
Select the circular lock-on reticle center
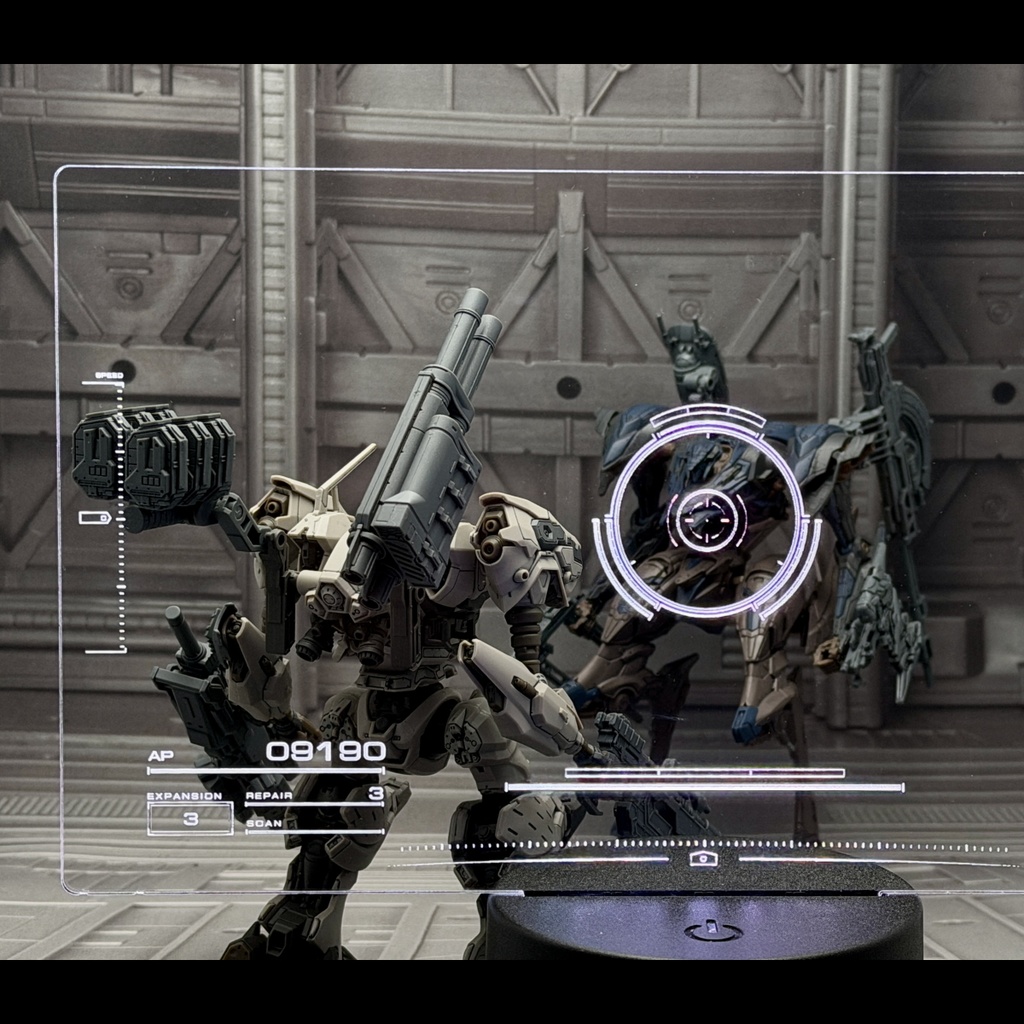(706, 517)
